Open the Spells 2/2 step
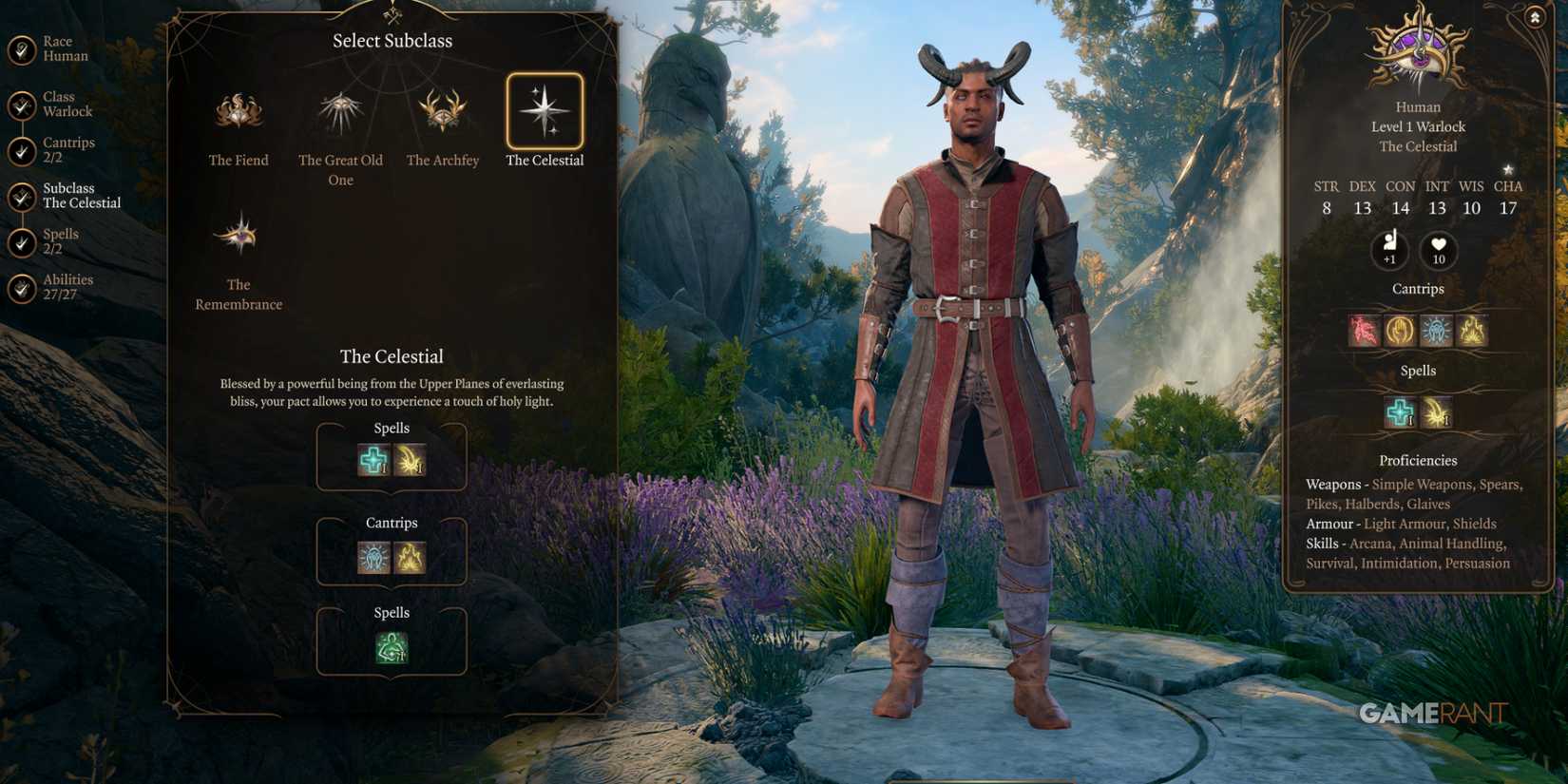The height and width of the screenshot is (784, 1568). point(61,239)
